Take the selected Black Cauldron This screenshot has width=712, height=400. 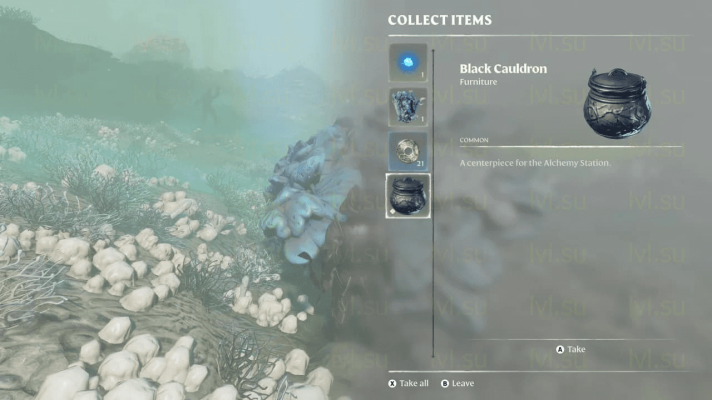(x=572, y=350)
